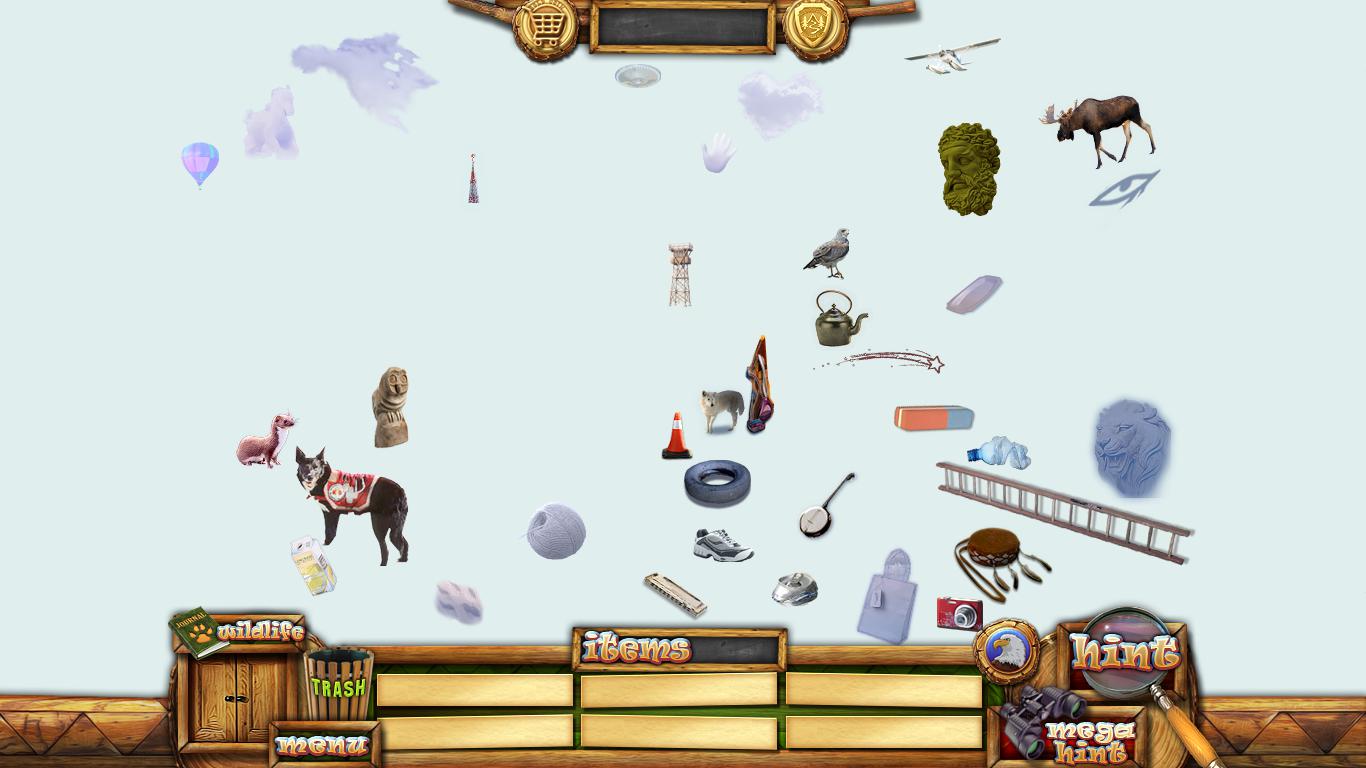Select the TRASH can
This screenshot has width=1366, height=768.
point(338,686)
